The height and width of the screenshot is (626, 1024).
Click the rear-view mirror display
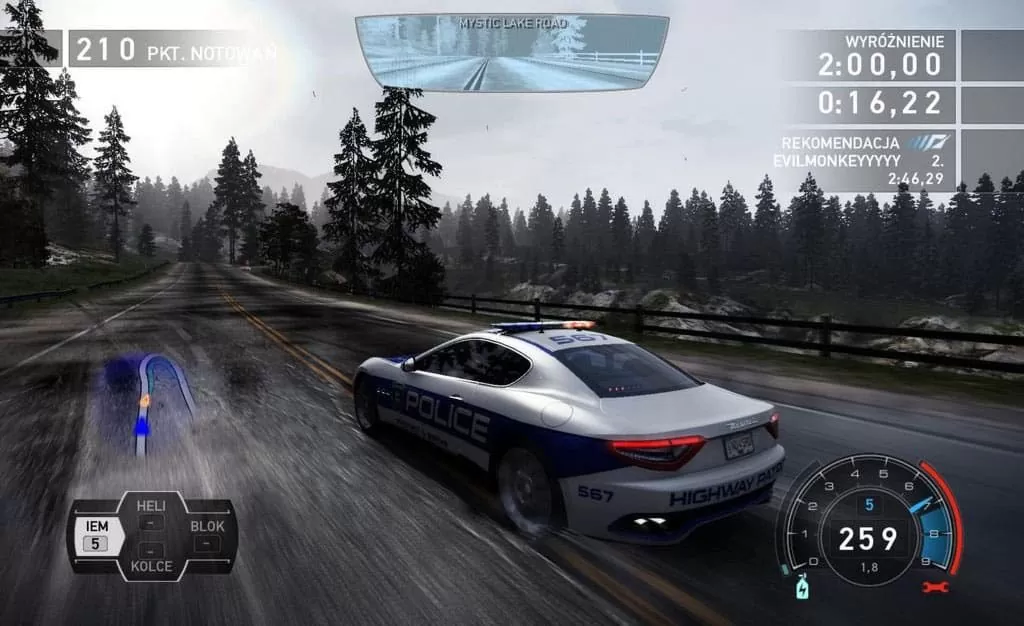pos(512,54)
